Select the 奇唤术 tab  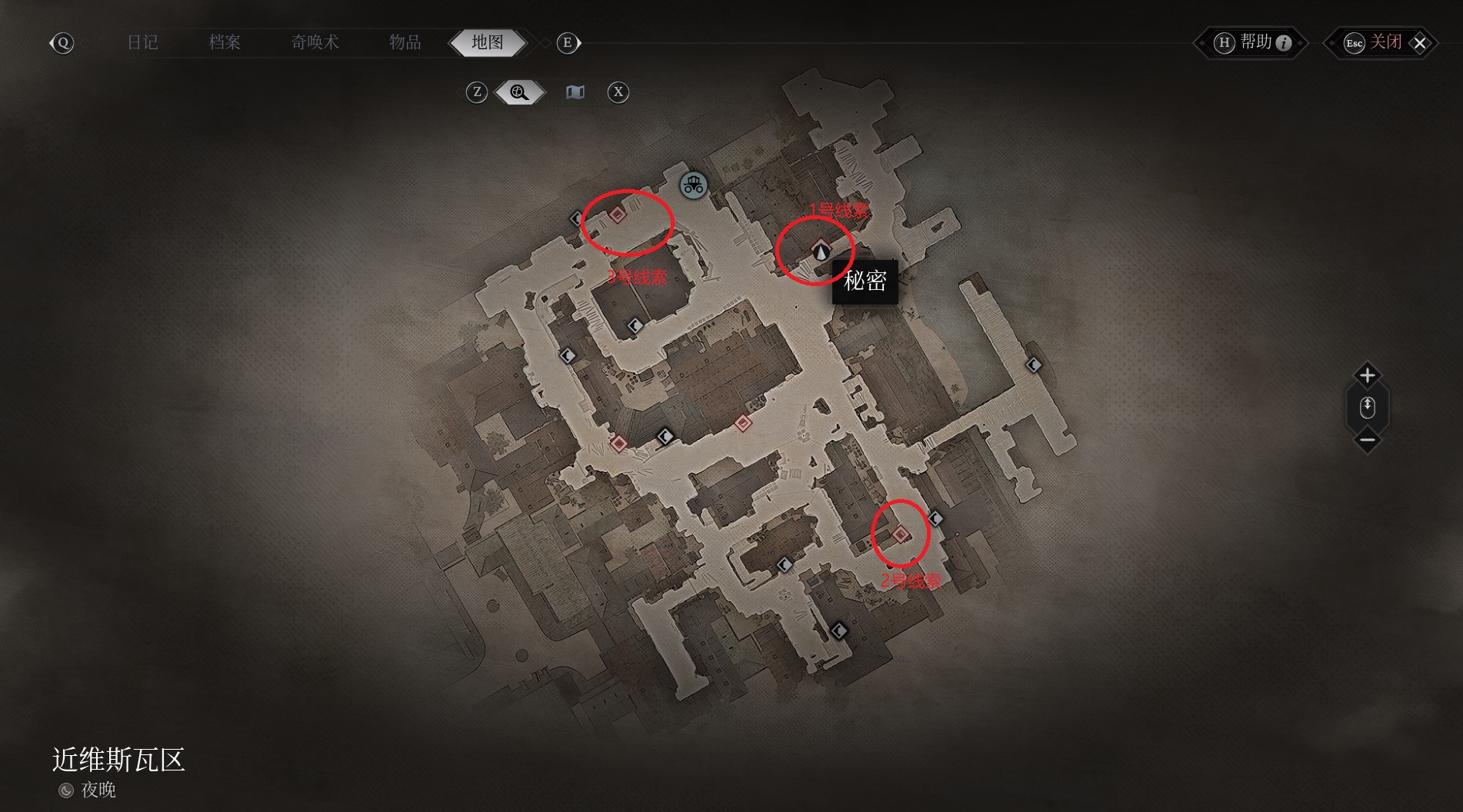[x=315, y=42]
